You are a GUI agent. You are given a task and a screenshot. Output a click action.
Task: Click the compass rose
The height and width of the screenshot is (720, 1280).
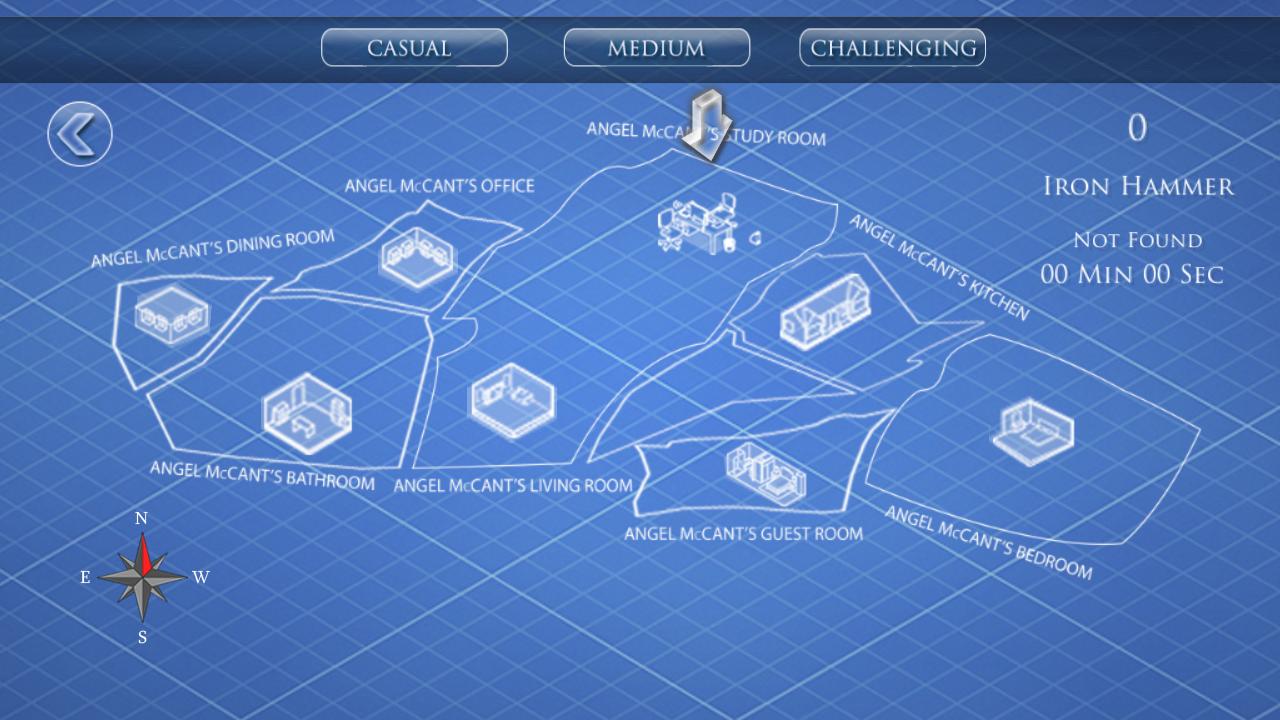[x=141, y=577]
